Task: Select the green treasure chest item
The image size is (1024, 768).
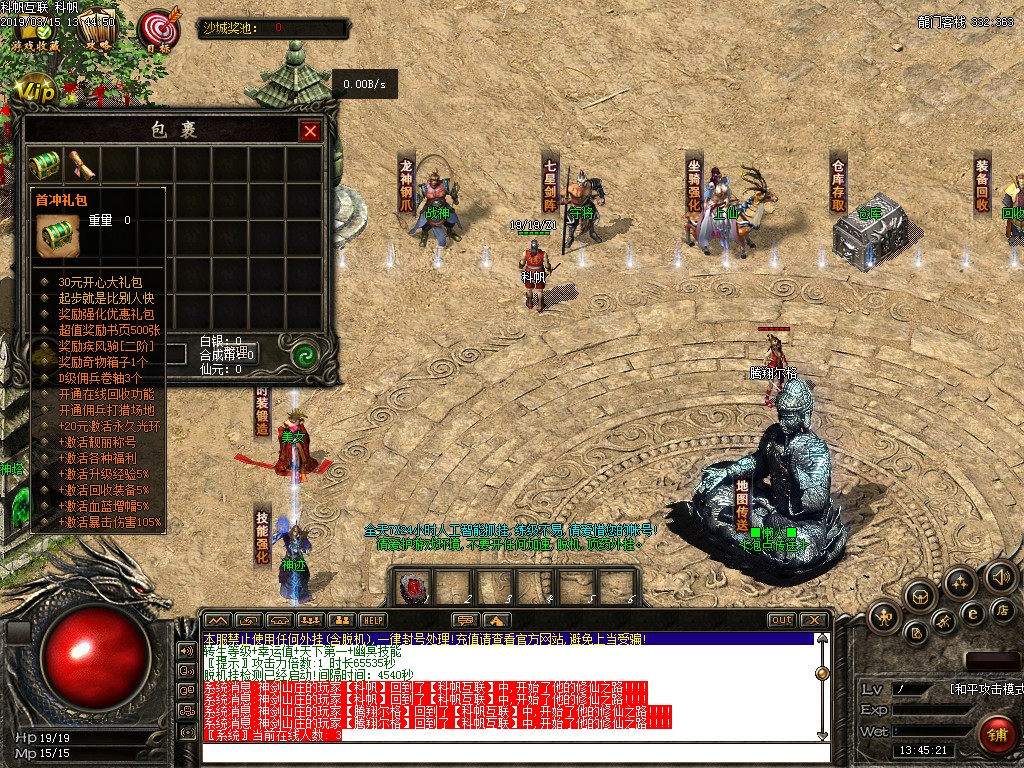Action: coord(43,165)
